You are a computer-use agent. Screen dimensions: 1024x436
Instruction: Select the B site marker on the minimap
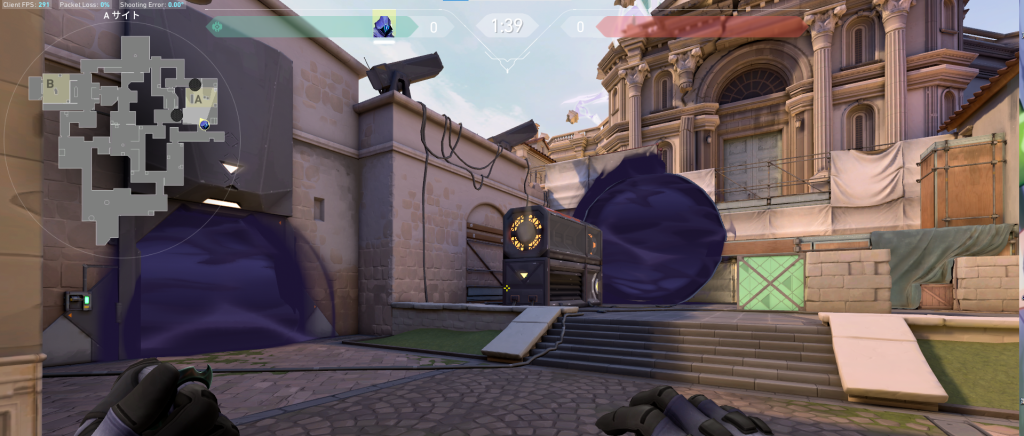point(50,84)
